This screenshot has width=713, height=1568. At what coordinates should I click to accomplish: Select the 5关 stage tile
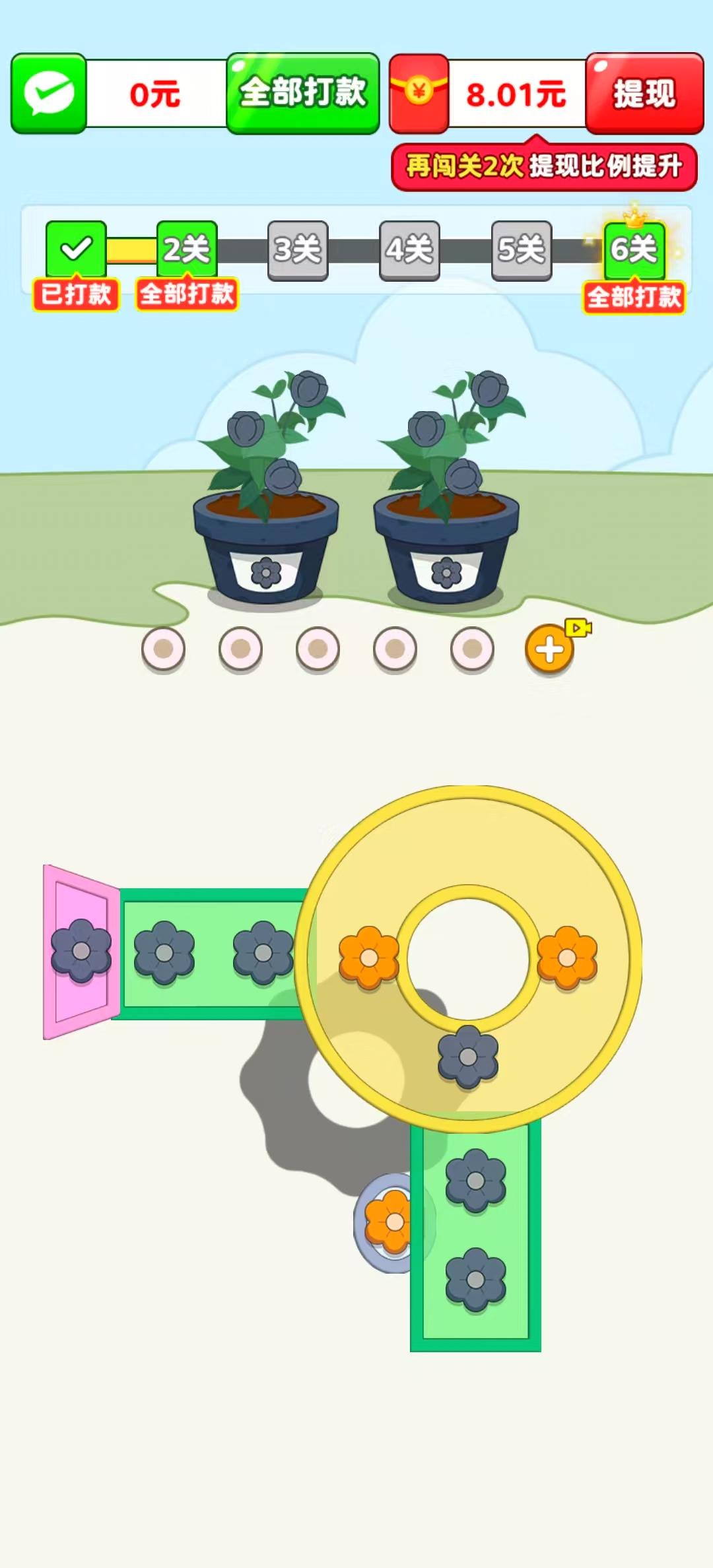click(522, 250)
